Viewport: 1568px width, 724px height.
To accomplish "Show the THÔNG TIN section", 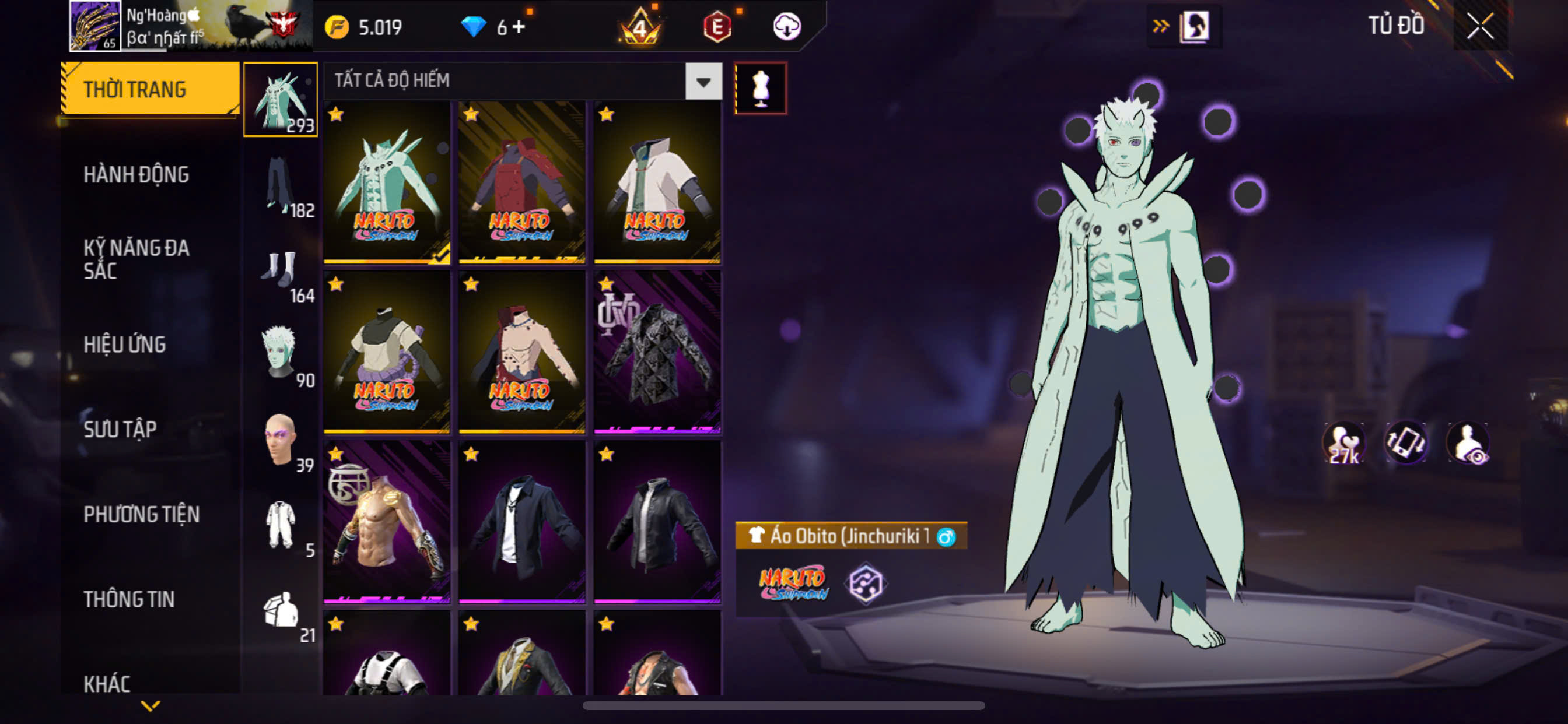I will point(129,599).
